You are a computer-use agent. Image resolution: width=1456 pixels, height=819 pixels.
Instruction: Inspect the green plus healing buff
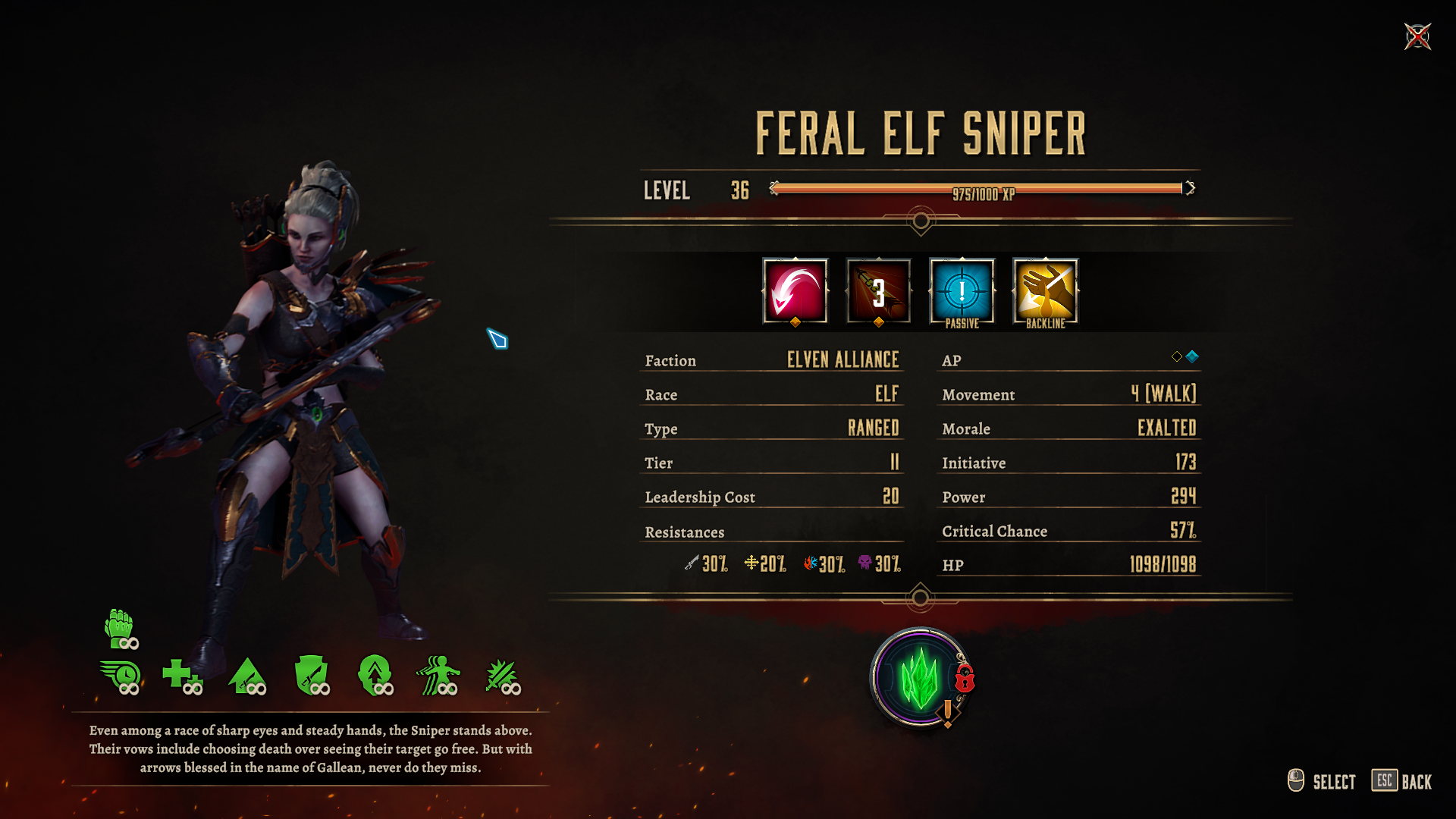180,676
